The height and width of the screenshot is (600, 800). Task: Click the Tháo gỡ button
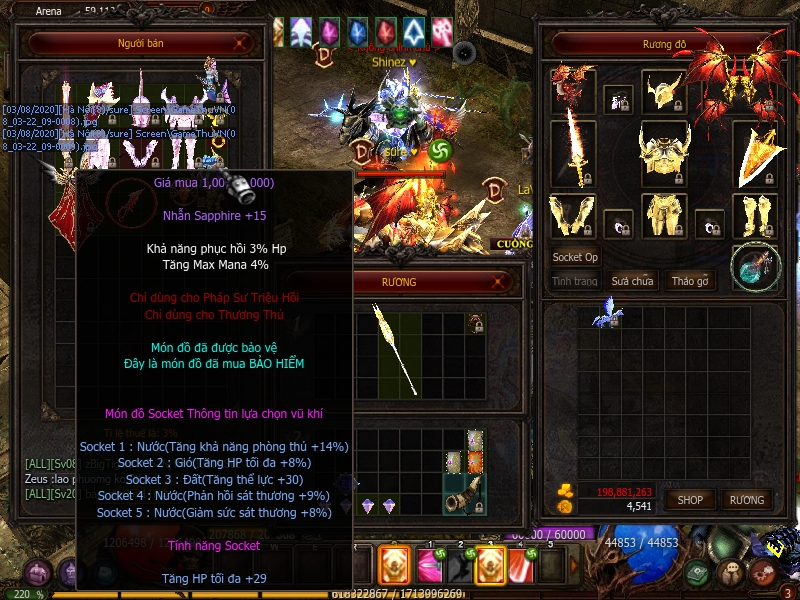point(689,281)
